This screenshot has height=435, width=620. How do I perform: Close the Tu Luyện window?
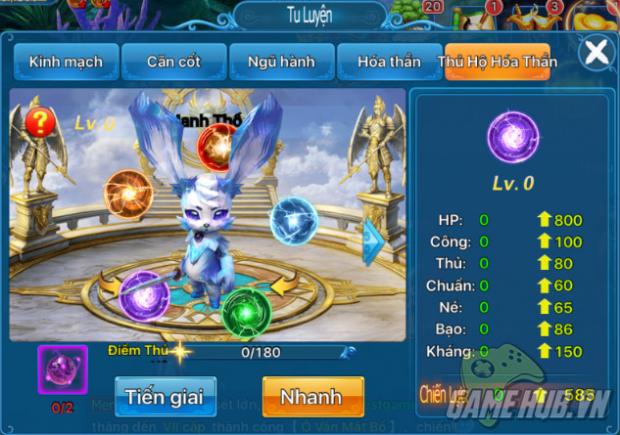[596, 53]
